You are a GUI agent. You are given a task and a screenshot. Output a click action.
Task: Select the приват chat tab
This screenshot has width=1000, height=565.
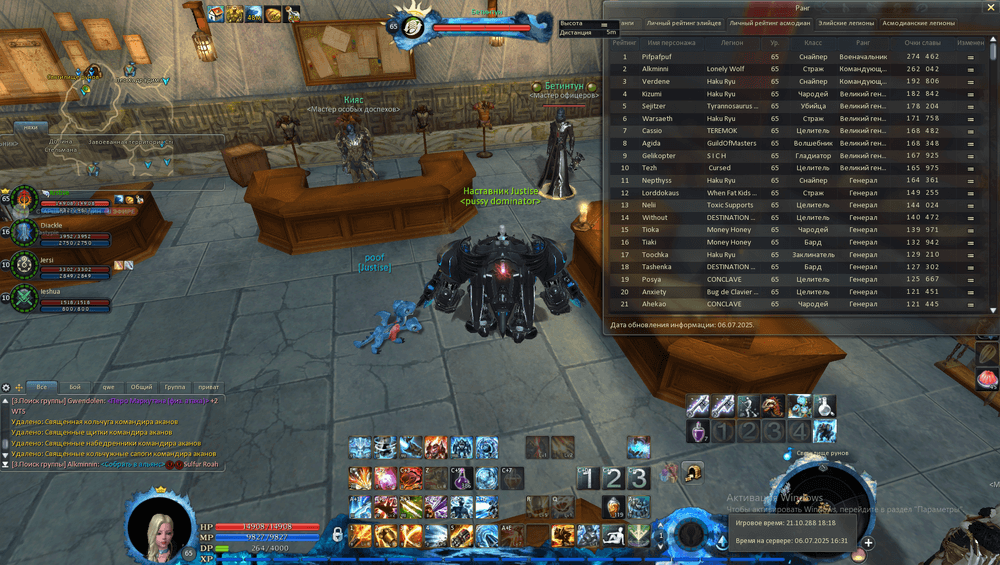pos(208,386)
